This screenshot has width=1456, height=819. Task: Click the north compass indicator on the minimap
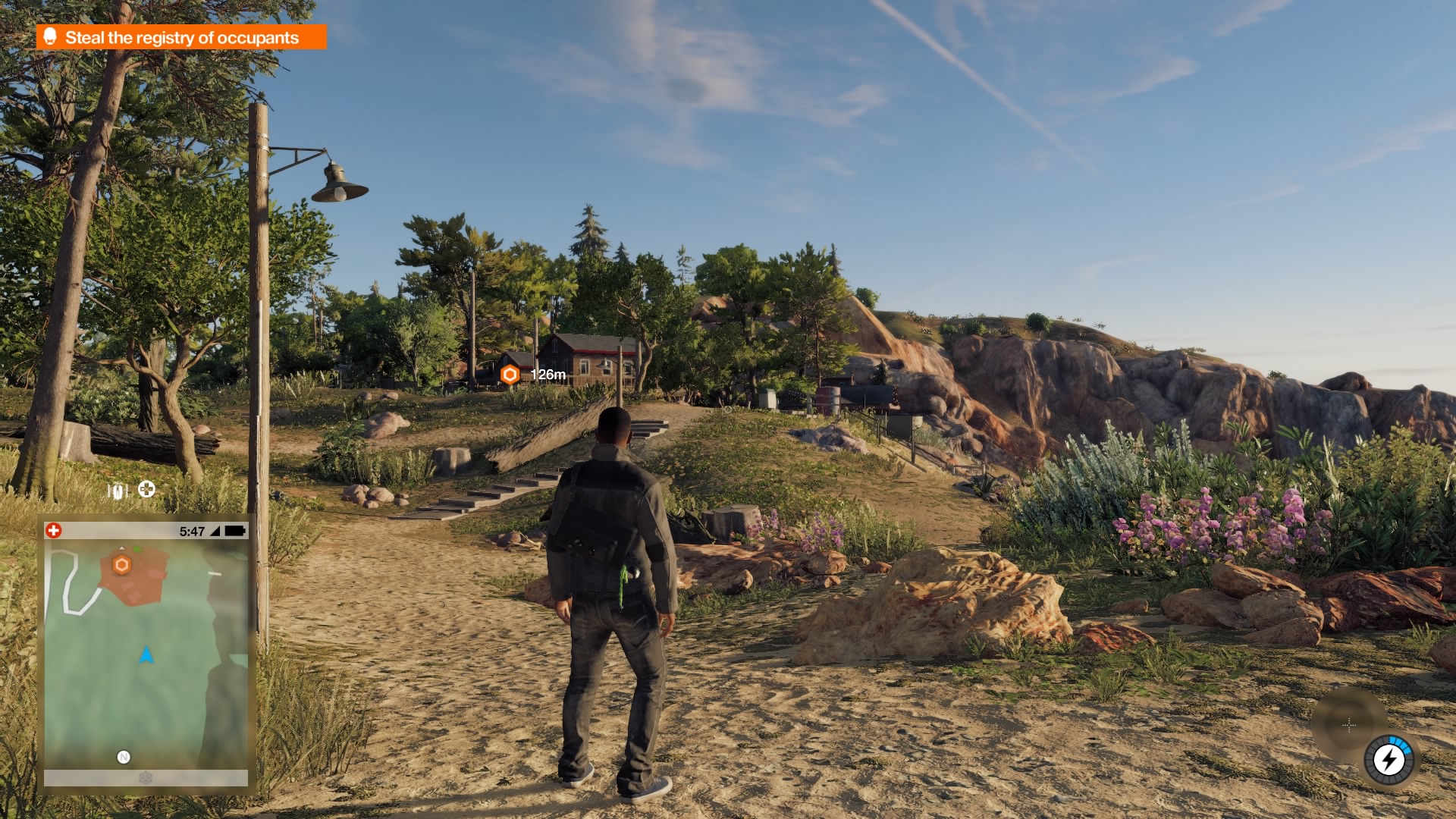(124, 757)
